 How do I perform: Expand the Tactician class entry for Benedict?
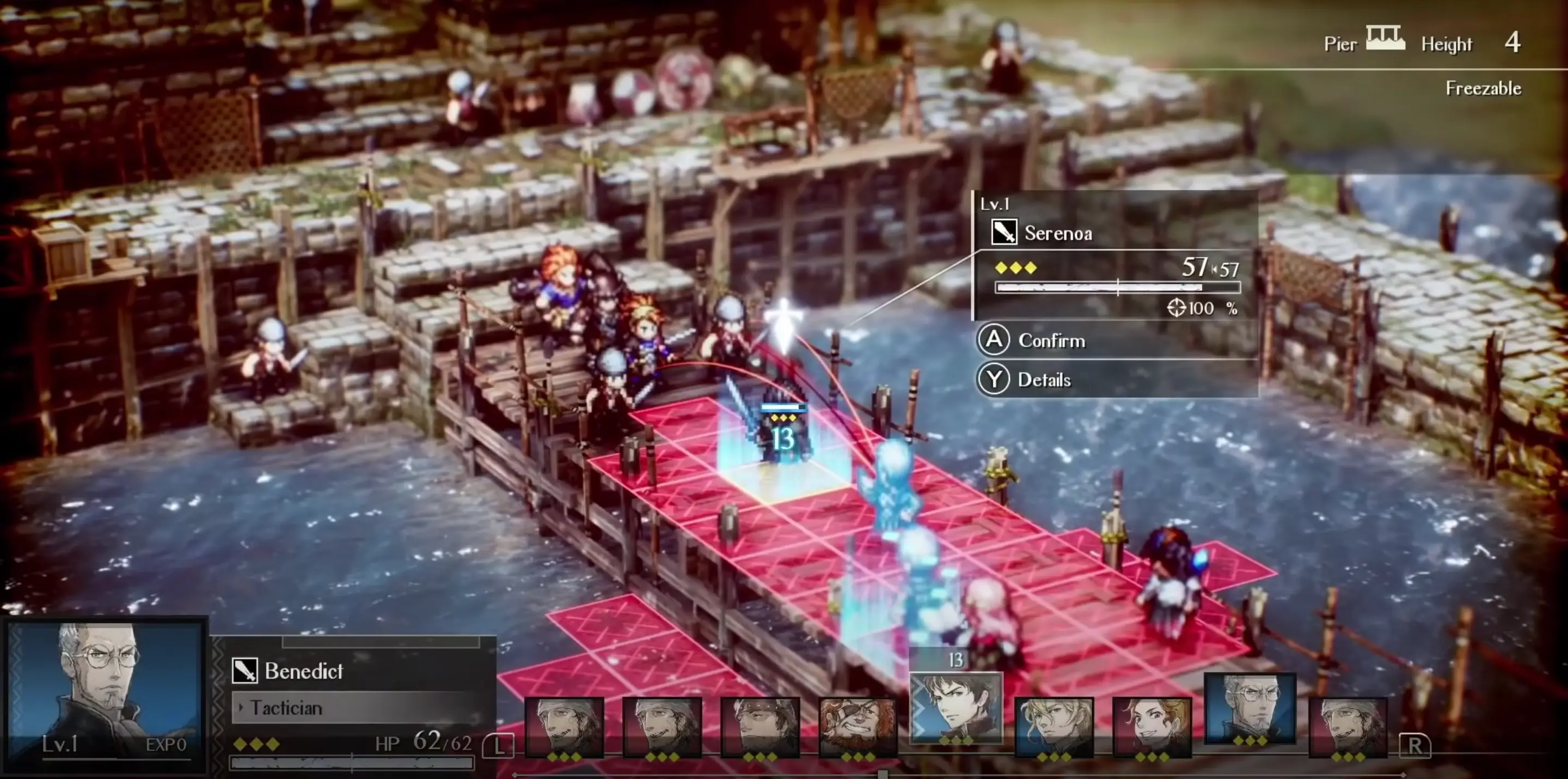click(x=286, y=708)
